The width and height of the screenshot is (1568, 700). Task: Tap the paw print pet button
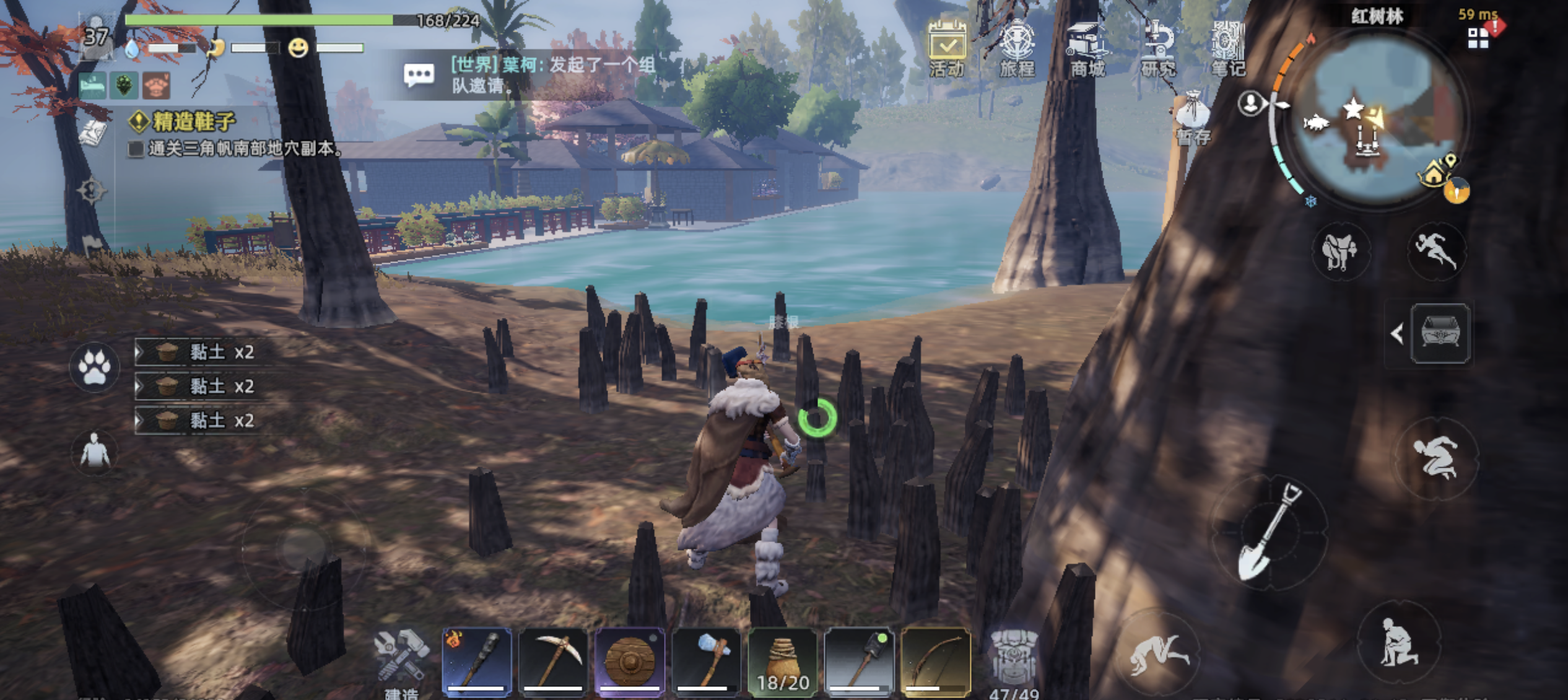[95, 367]
